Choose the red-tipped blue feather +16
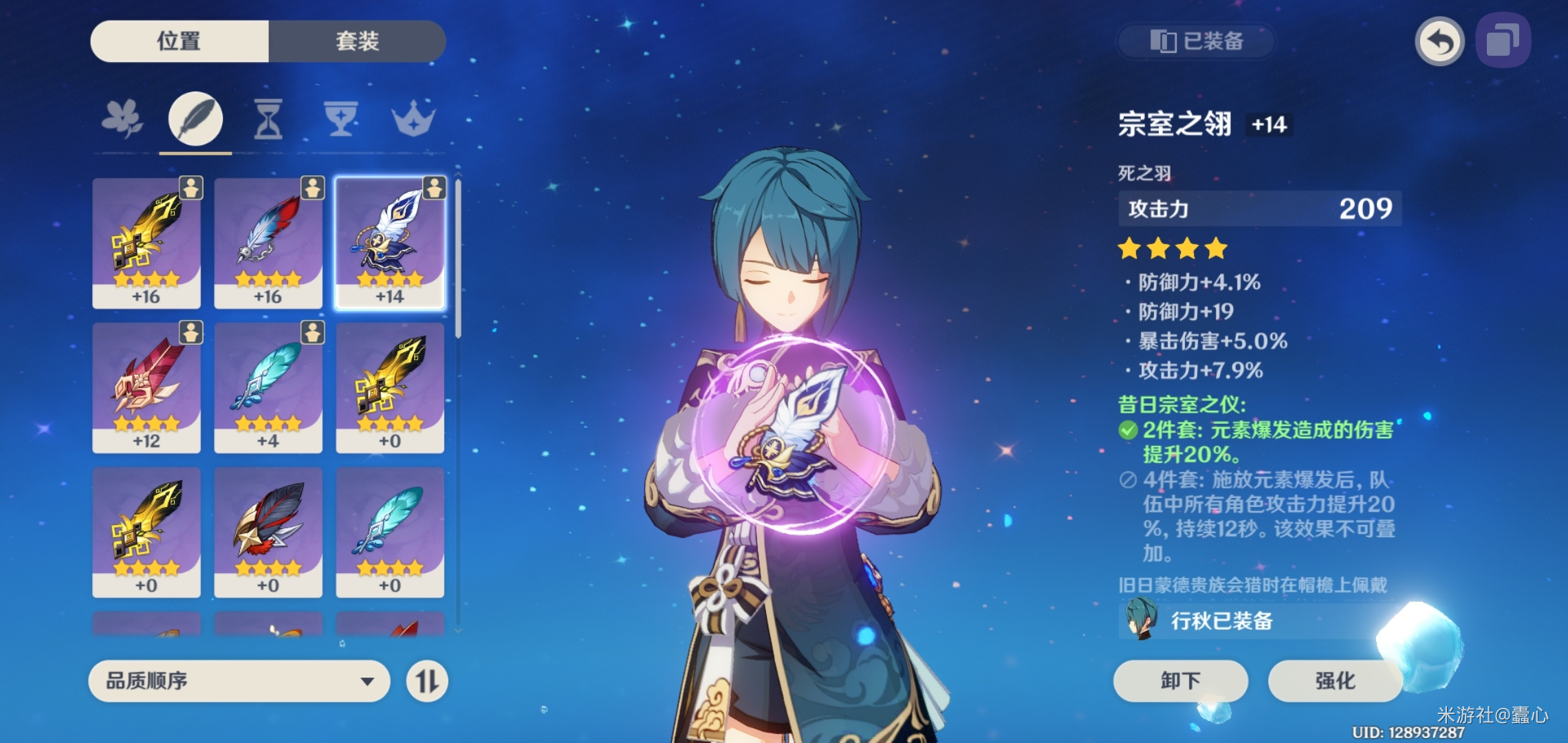 click(x=268, y=243)
